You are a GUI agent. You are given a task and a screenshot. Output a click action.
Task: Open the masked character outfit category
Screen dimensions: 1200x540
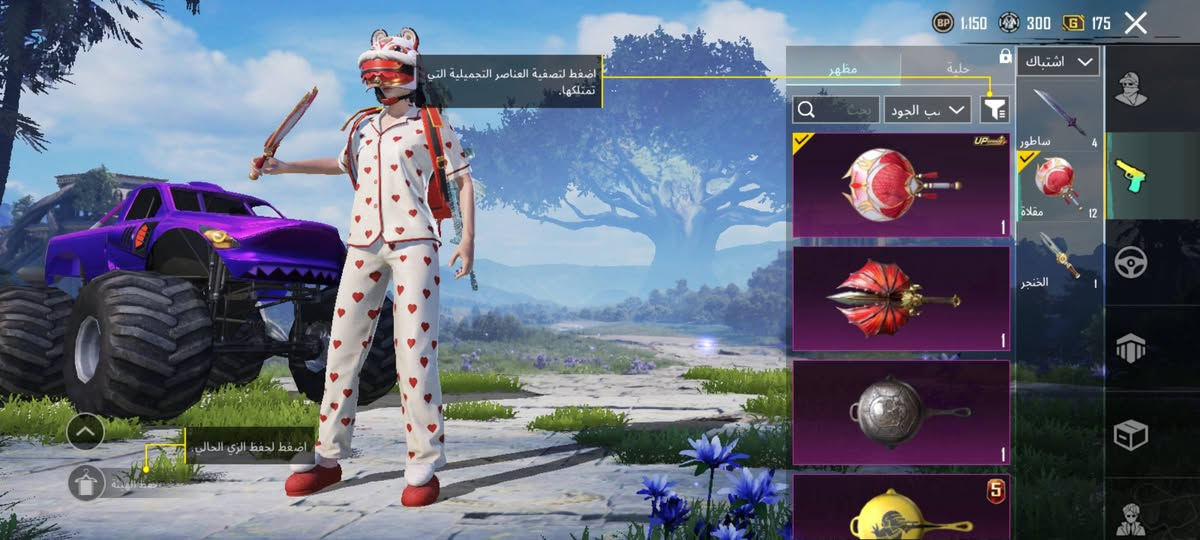(x=1130, y=90)
